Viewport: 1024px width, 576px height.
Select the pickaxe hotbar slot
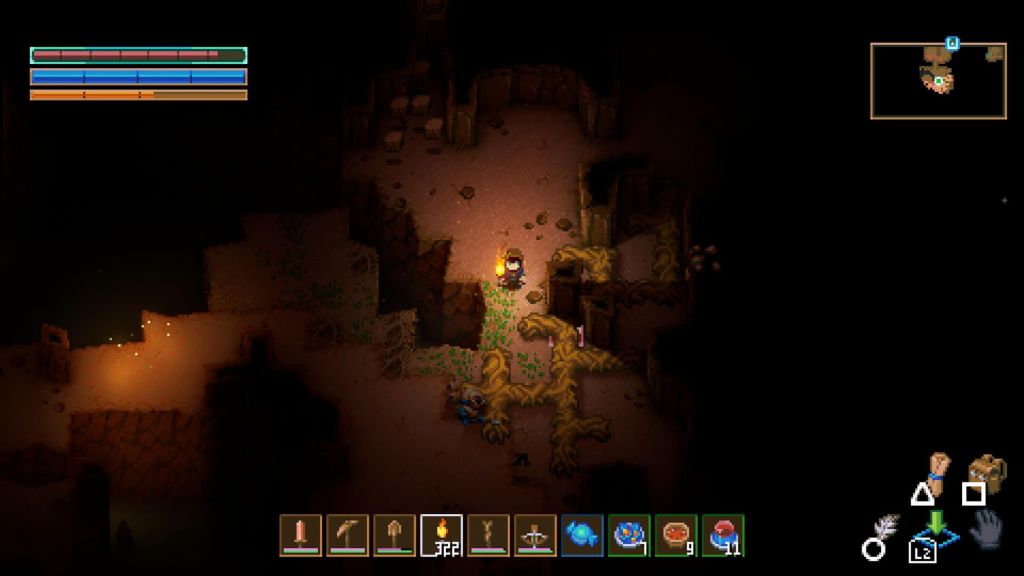pos(347,535)
